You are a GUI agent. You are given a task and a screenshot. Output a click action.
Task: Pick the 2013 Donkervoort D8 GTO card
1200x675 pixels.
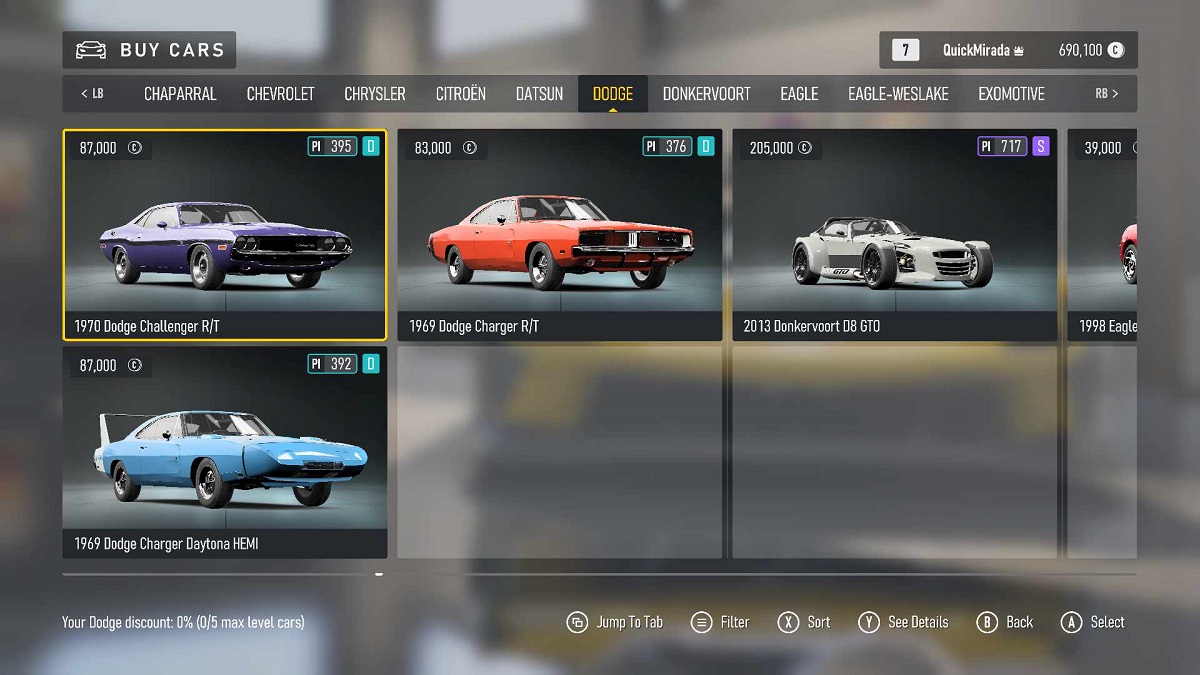pyautogui.click(x=895, y=235)
